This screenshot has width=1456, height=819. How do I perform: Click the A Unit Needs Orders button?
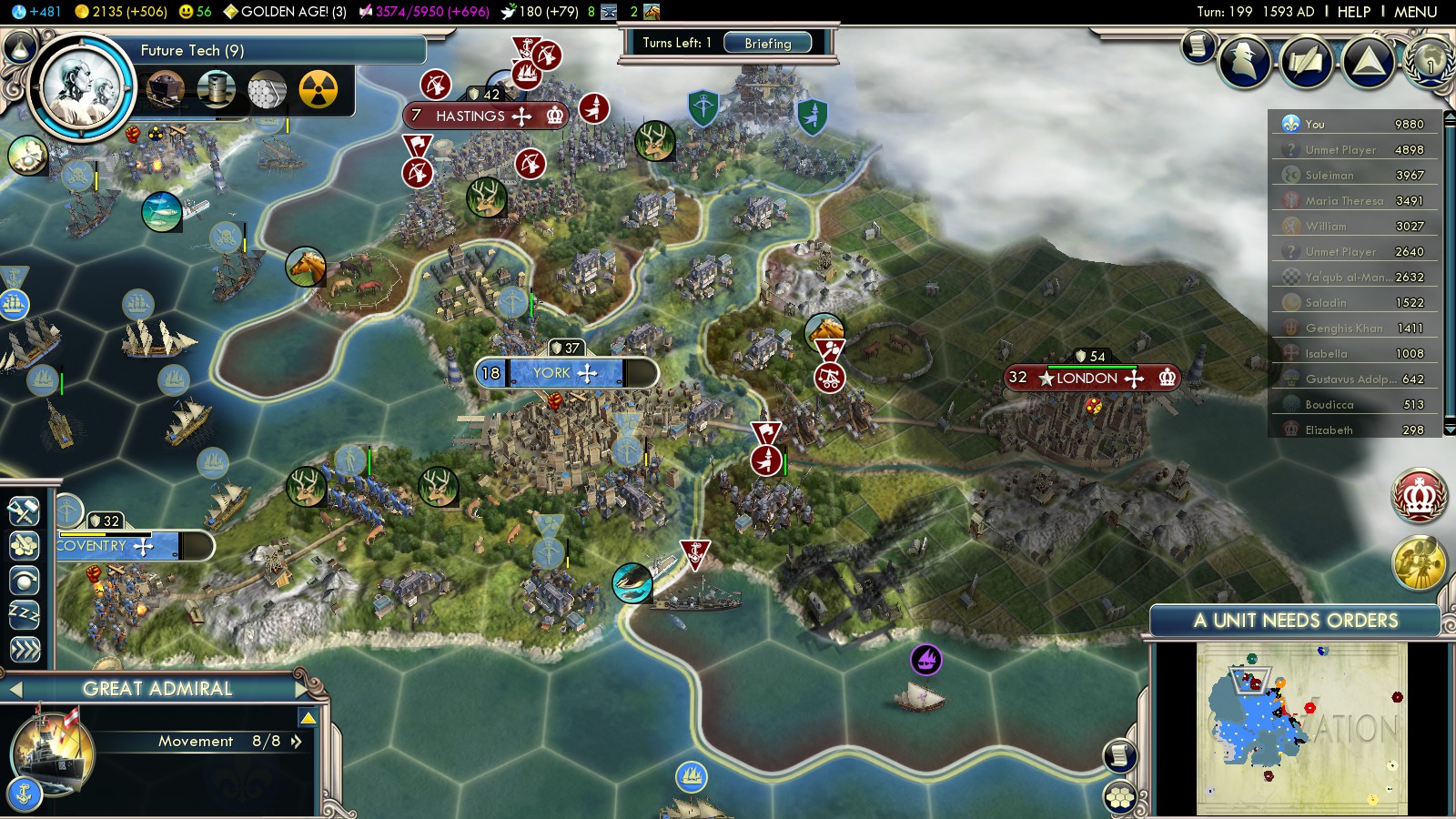click(x=1295, y=621)
